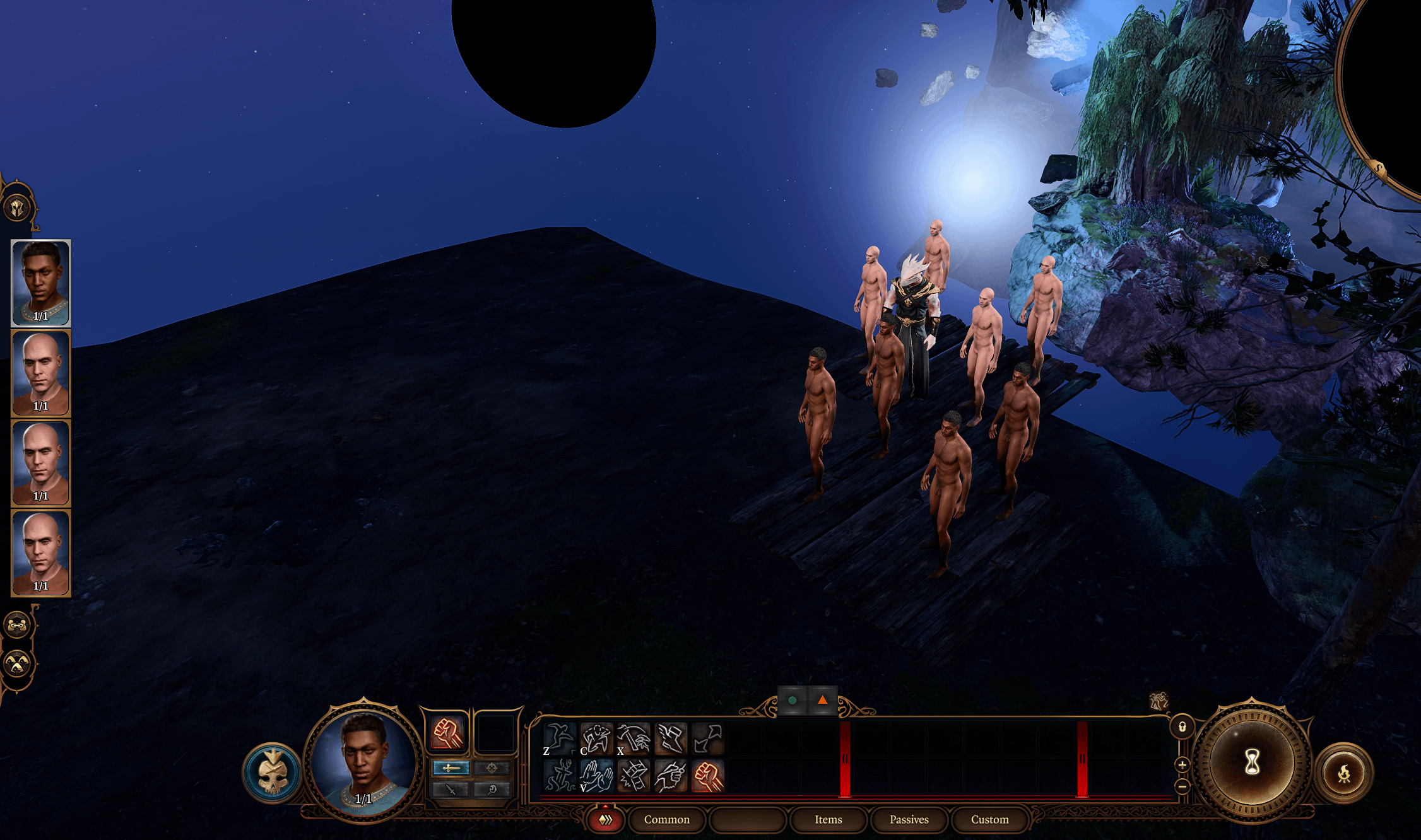Select the melee sword weapon set button
Screen dimensions: 1421x840
pyautogui.click(x=451, y=767)
